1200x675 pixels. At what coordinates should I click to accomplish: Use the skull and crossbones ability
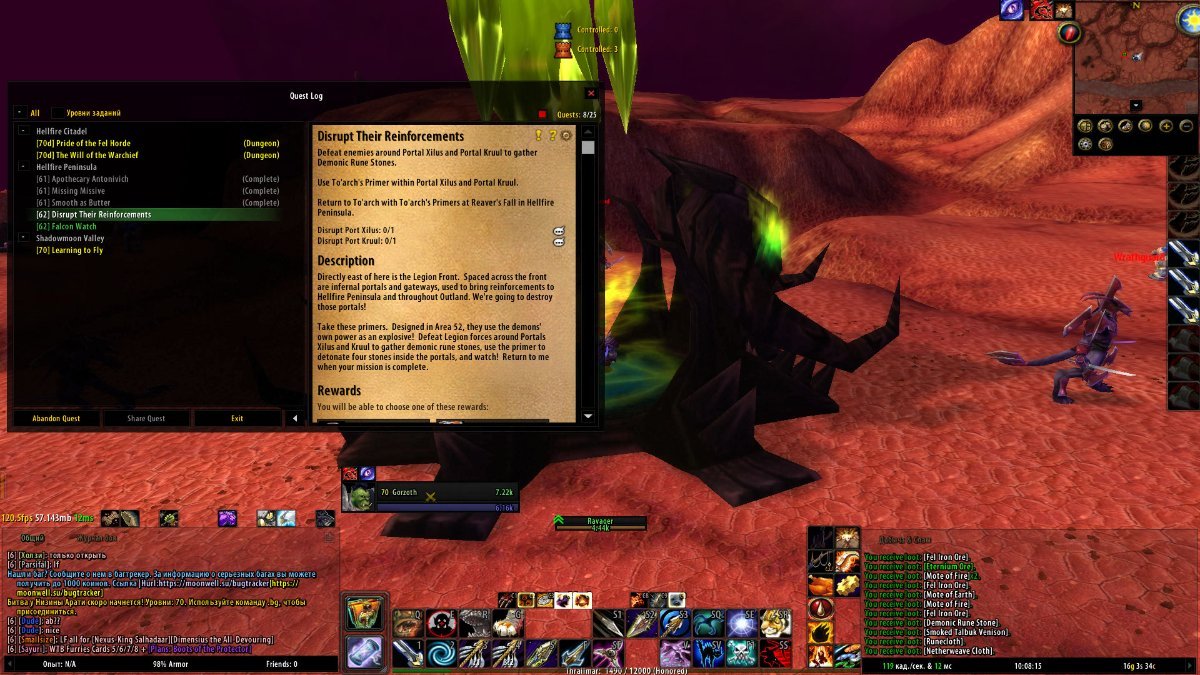(x=739, y=653)
